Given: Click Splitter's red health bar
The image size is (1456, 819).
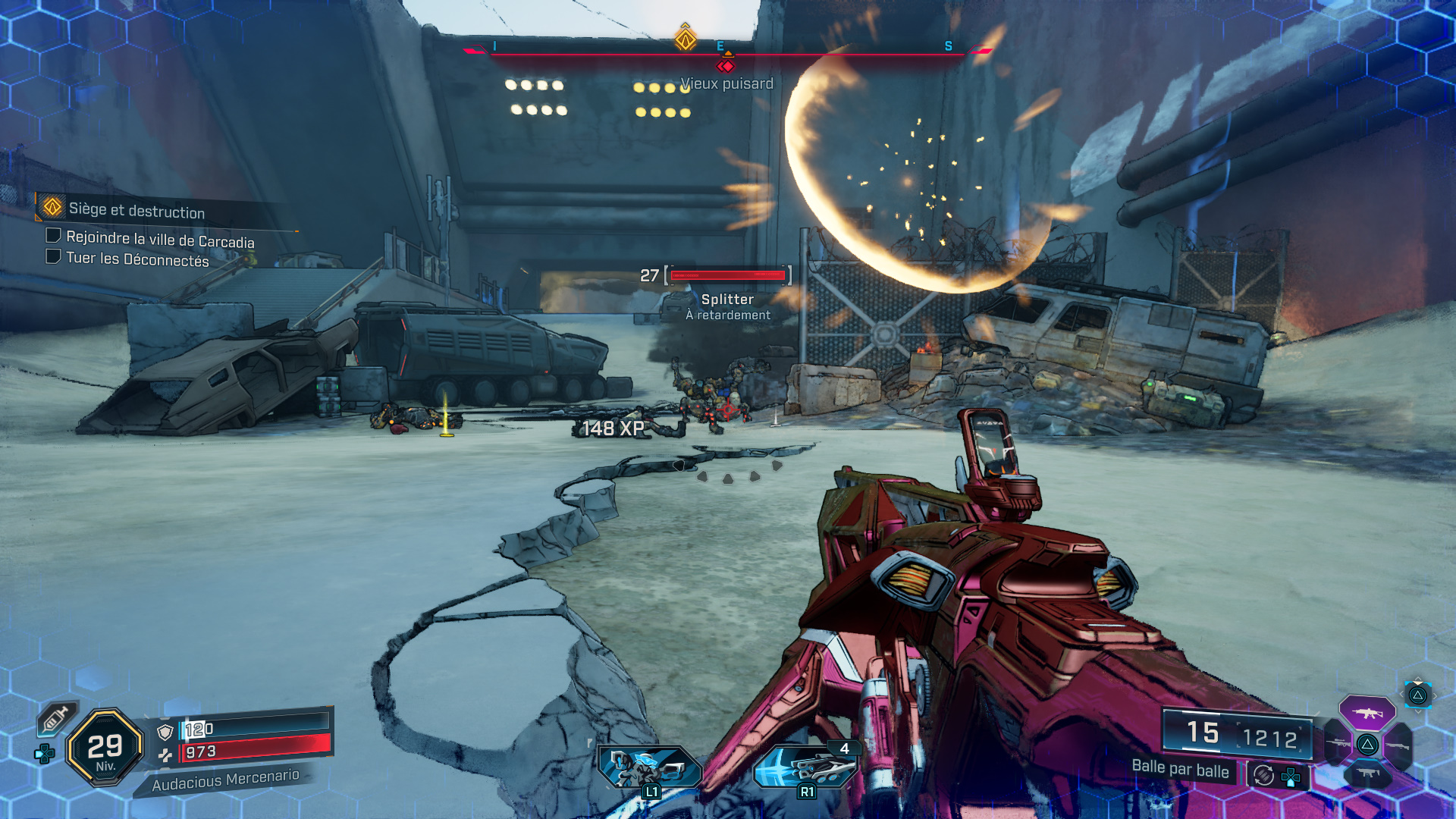Looking at the screenshot, I should pos(728,276).
